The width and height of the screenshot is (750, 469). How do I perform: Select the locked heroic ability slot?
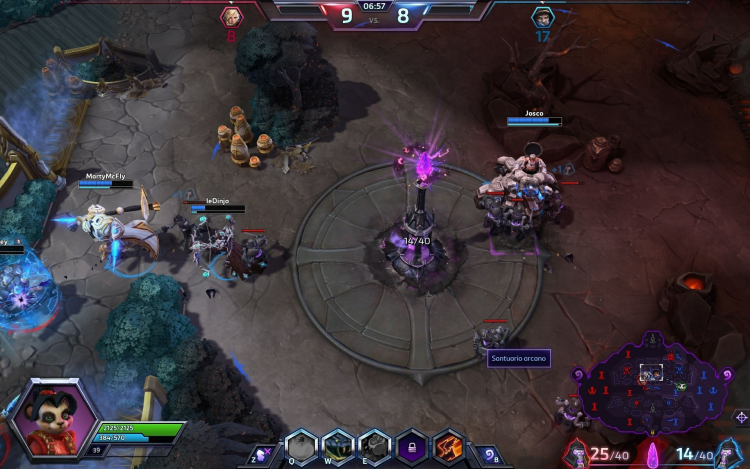[x=411, y=445]
